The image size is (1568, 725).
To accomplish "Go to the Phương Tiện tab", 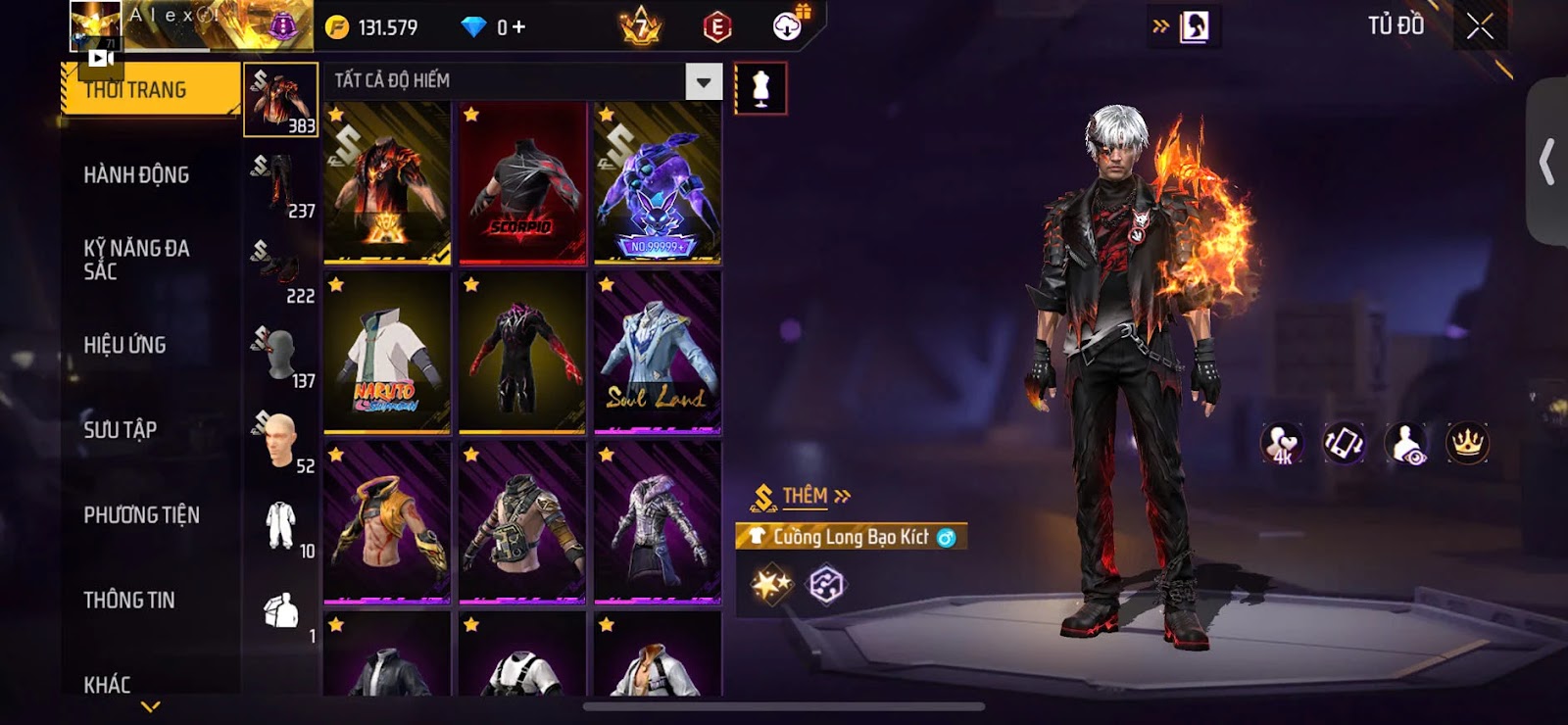I will pyautogui.click(x=141, y=514).
